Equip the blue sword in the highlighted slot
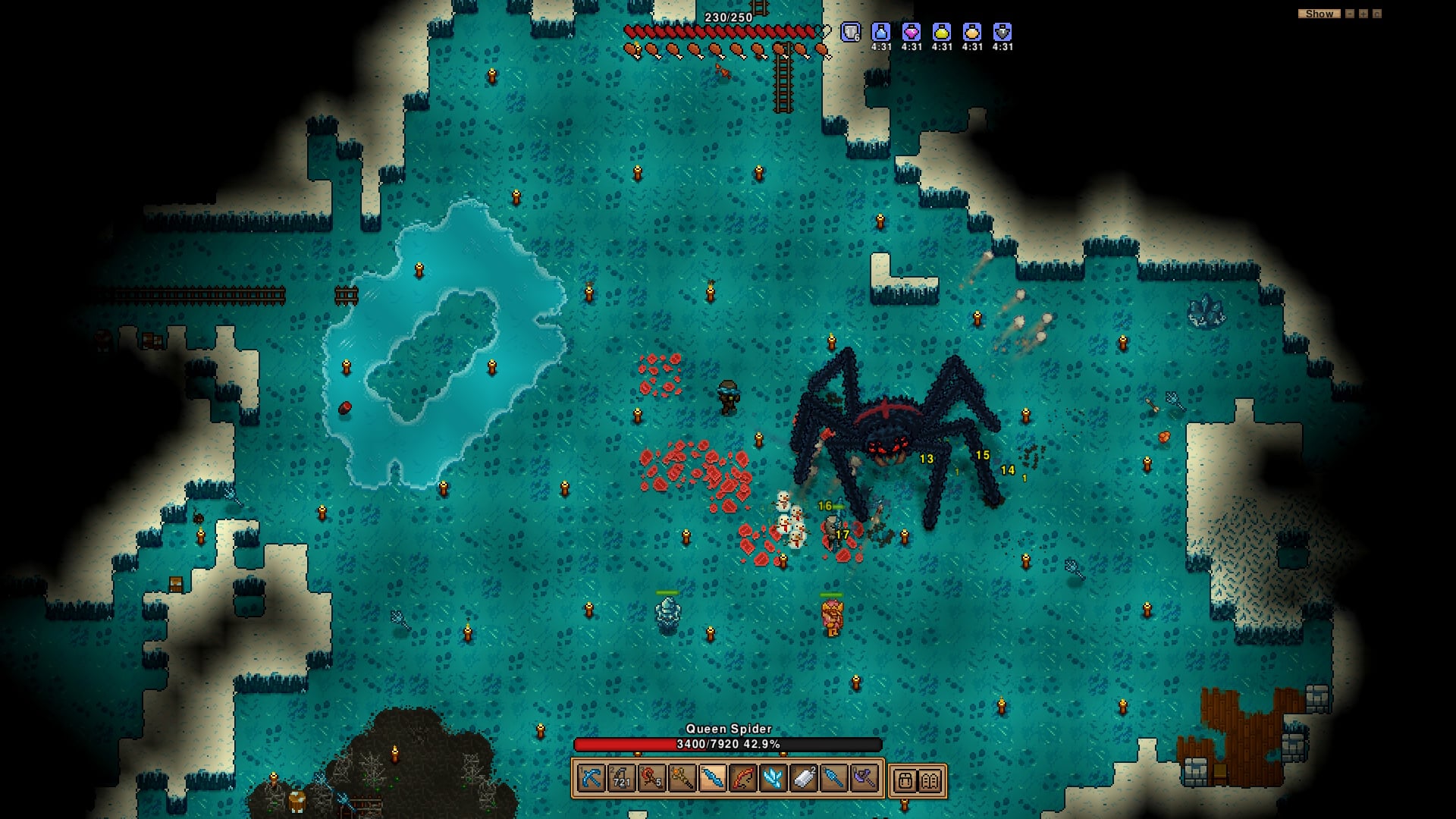 coord(712,779)
